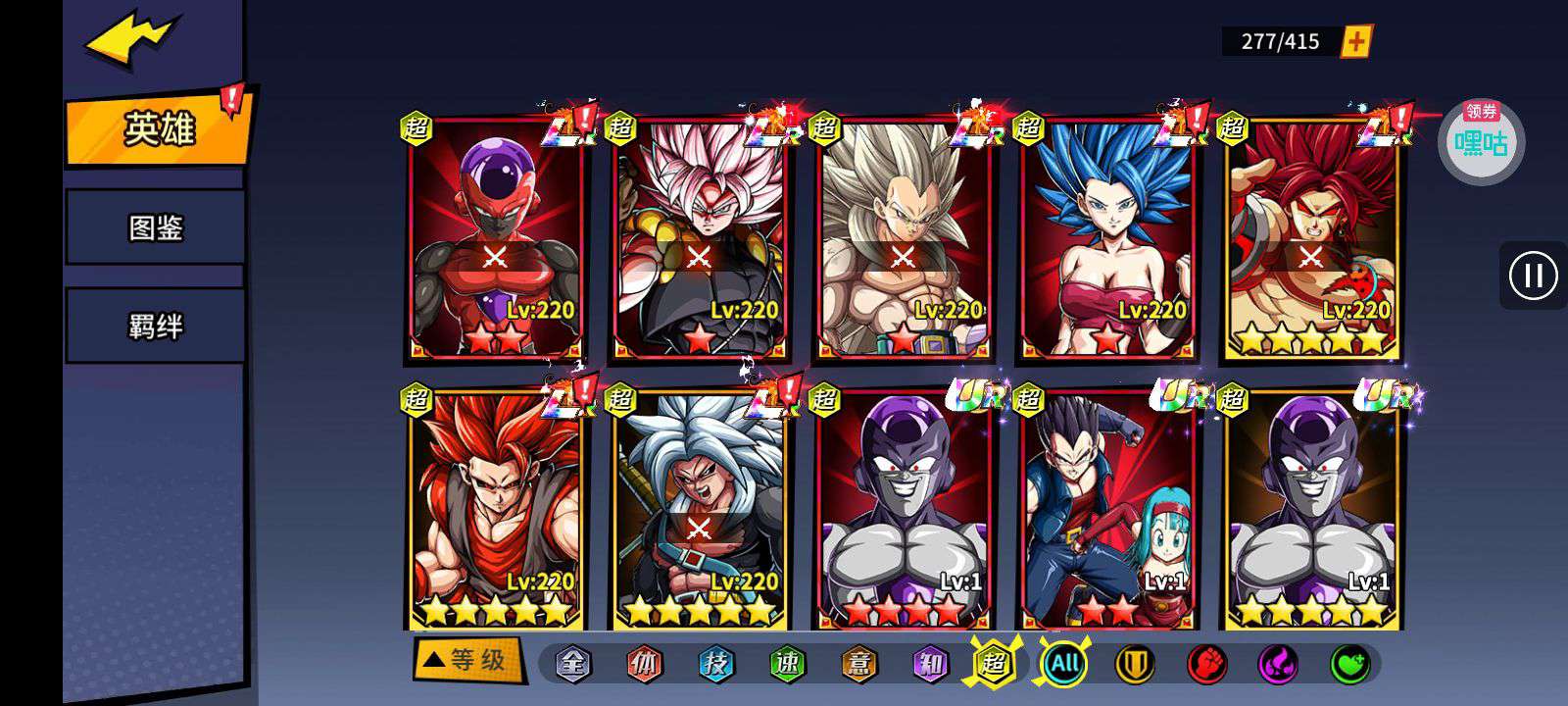Viewport: 1568px width, 706px height.
Task: Filter heroes by green 速 type
Action: 788,664
